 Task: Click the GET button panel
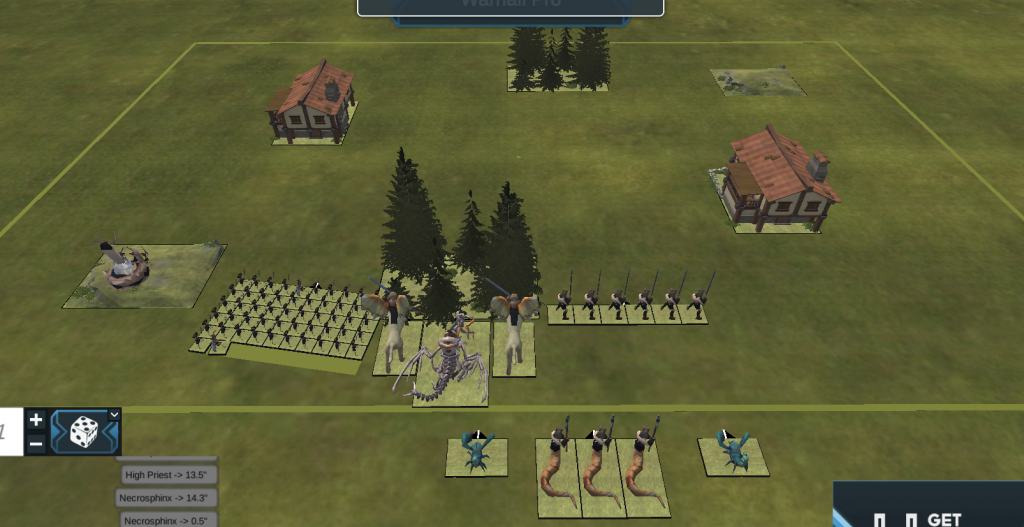click(928, 506)
